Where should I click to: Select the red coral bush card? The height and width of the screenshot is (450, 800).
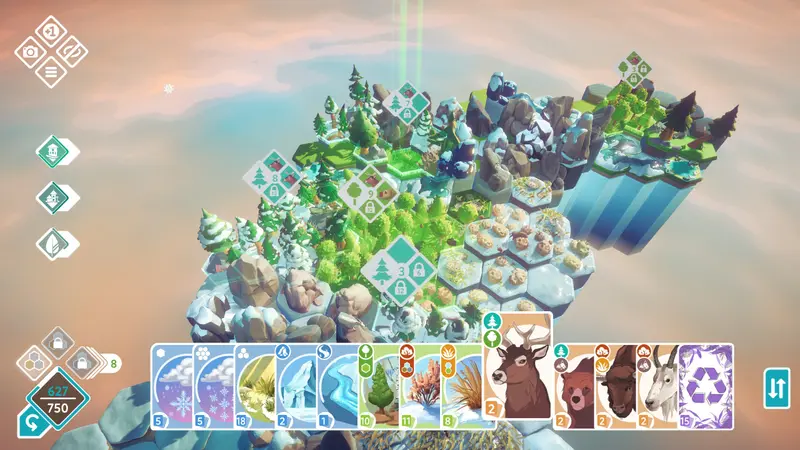pyautogui.click(x=419, y=386)
